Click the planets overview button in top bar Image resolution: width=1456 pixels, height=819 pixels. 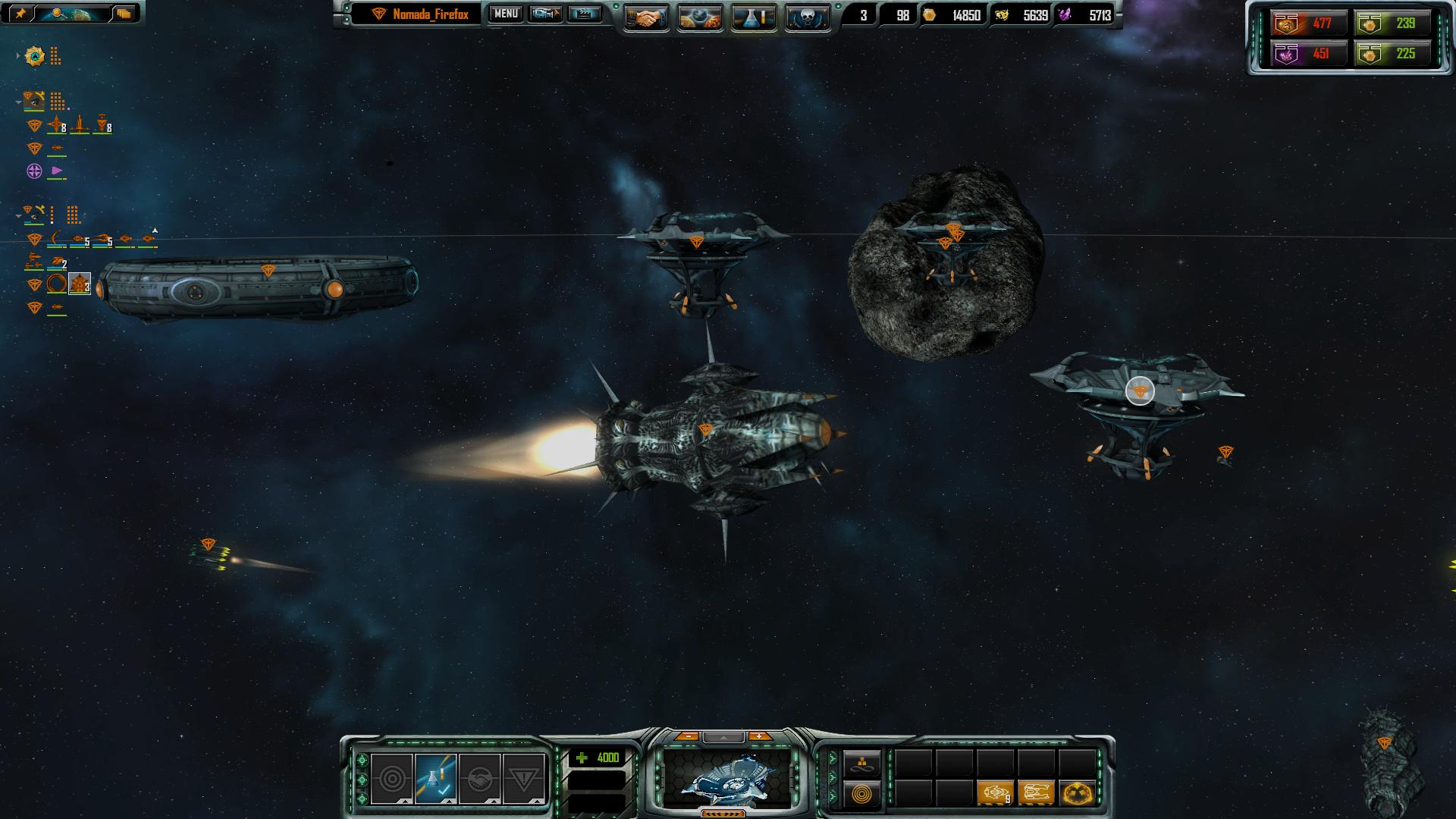pyautogui.click(x=700, y=18)
